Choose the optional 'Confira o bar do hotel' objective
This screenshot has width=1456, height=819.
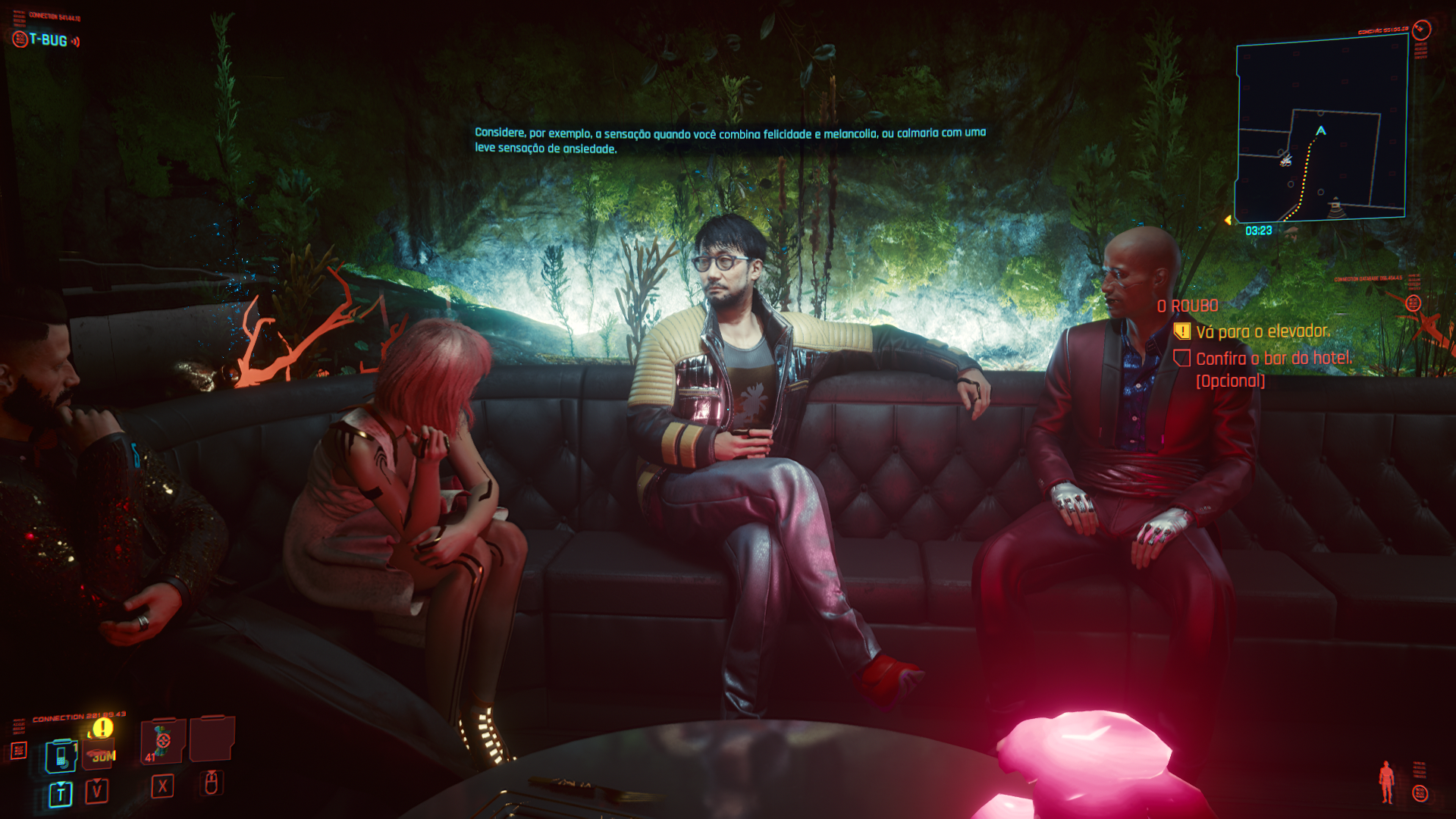click(x=1273, y=359)
